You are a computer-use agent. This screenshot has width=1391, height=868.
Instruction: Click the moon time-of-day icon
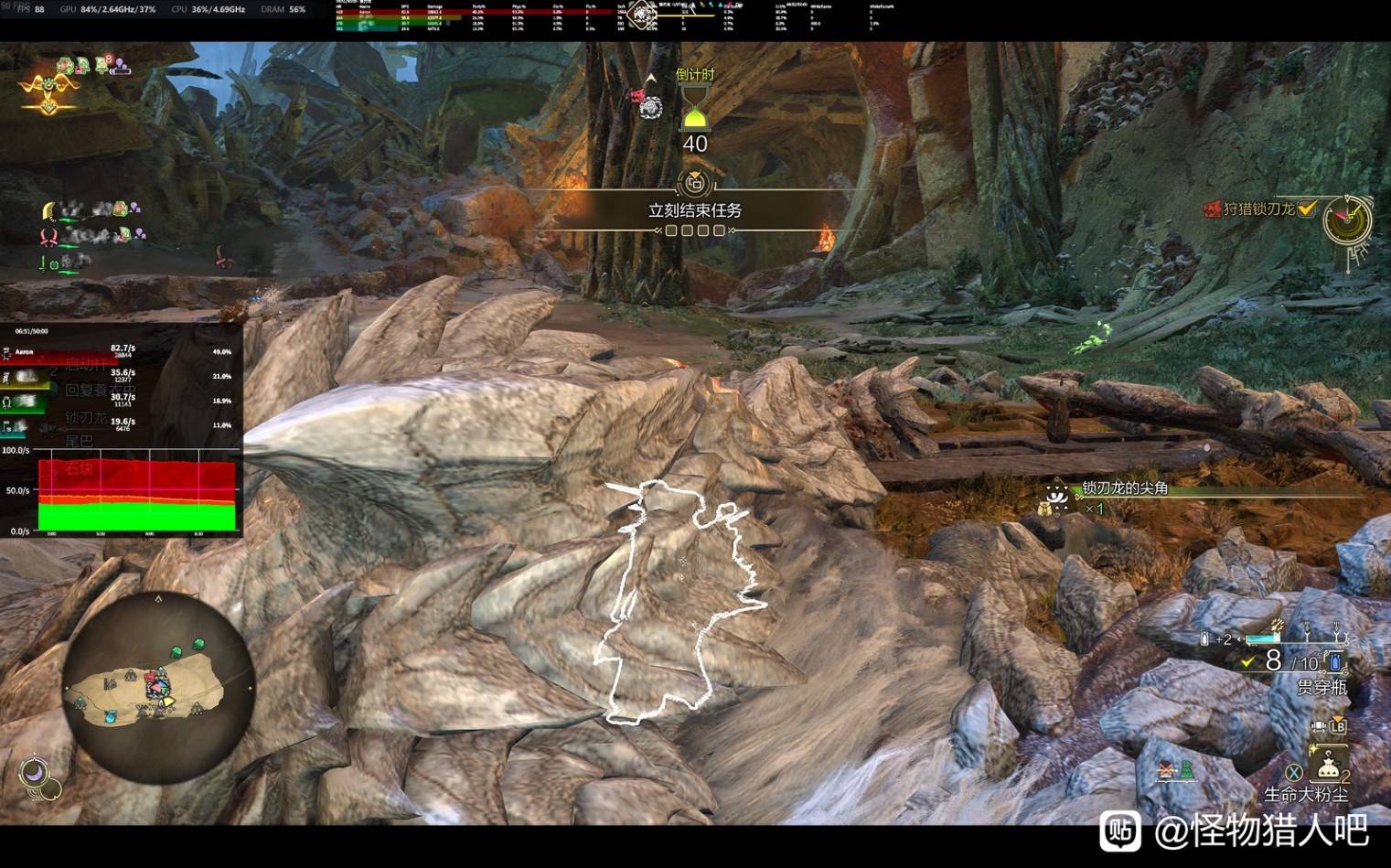tap(34, 773)
